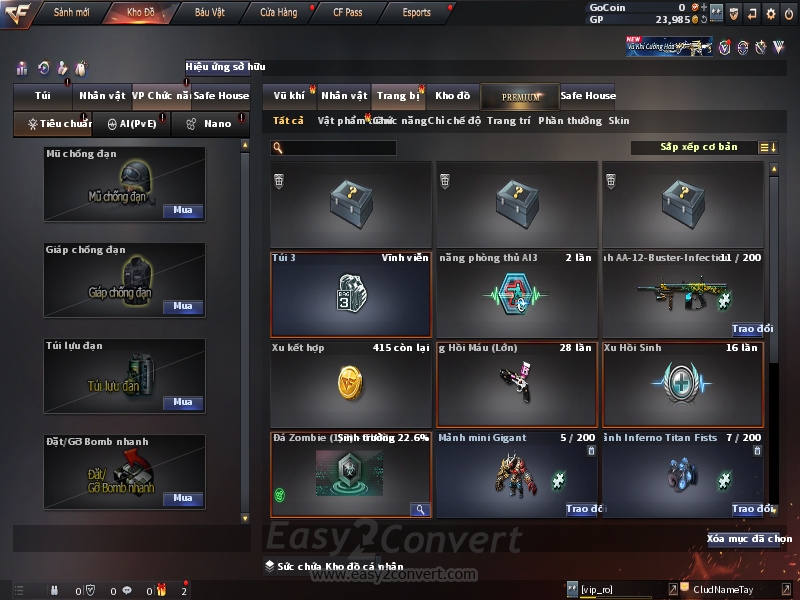Go to the CF Pass tab

[348, 13]
